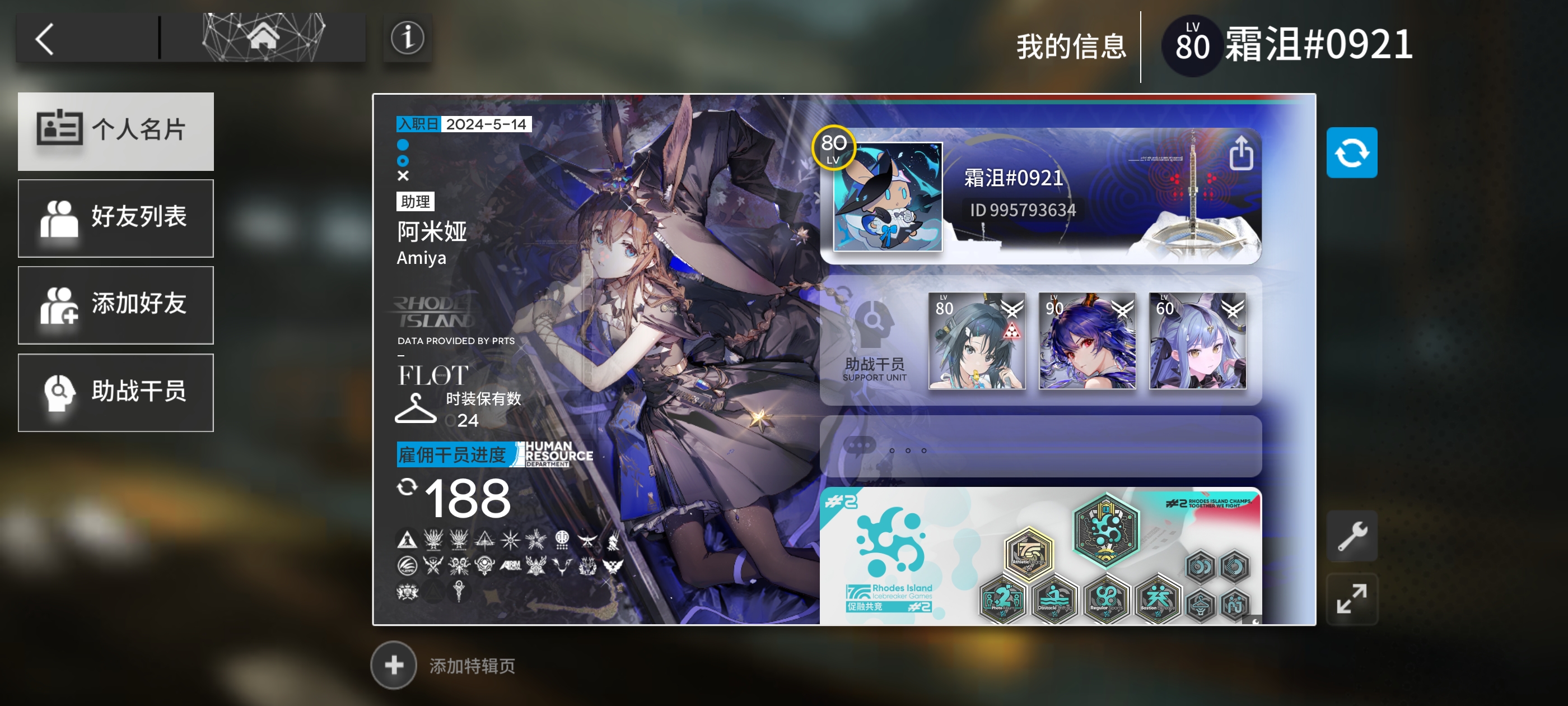This screenshot has width=1568, height=706.
Task: Expand the card with the fullscreen icon
Action: click(x=1354, y=599)
